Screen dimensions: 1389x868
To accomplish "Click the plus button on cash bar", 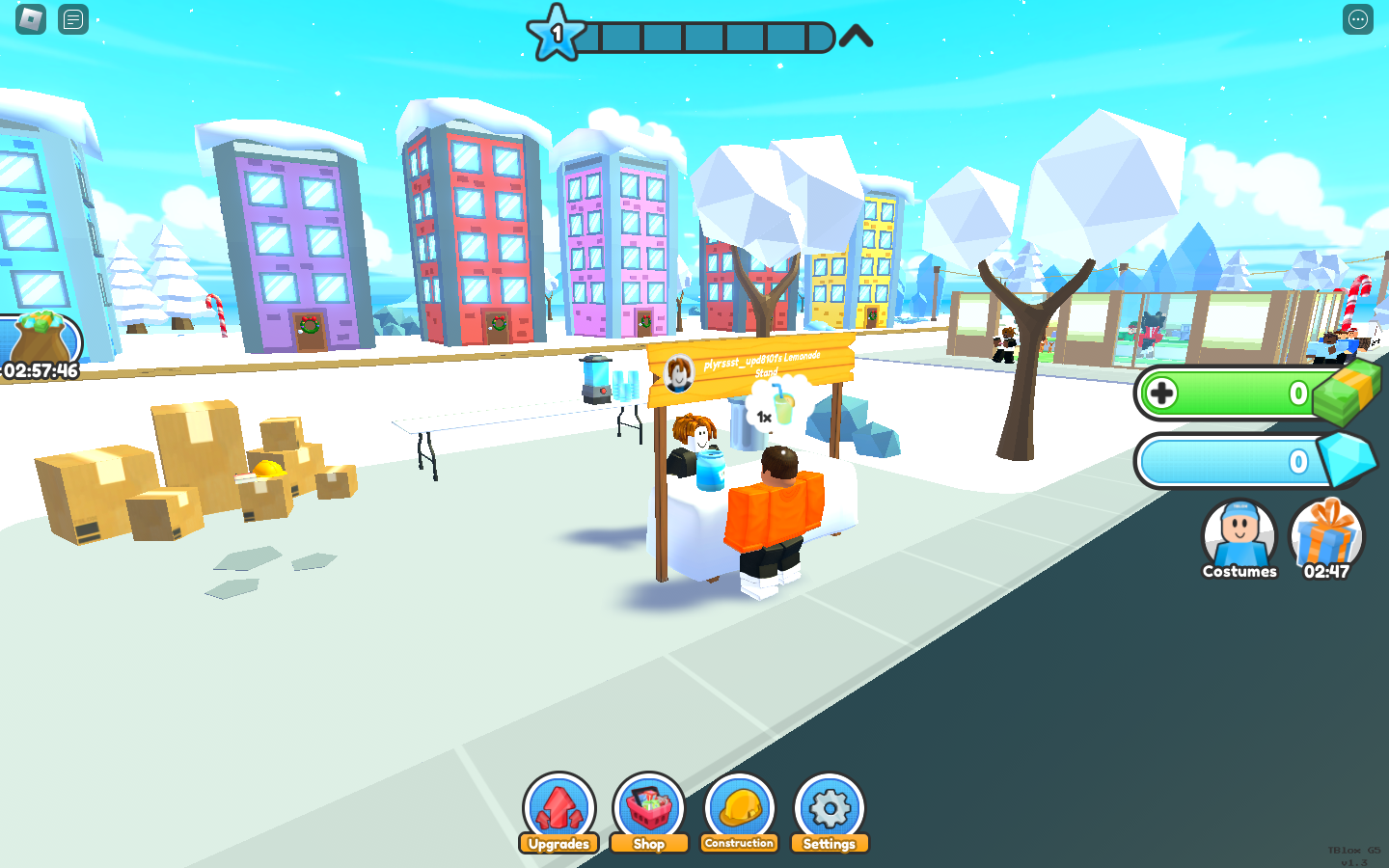I will click(1162, 393).
